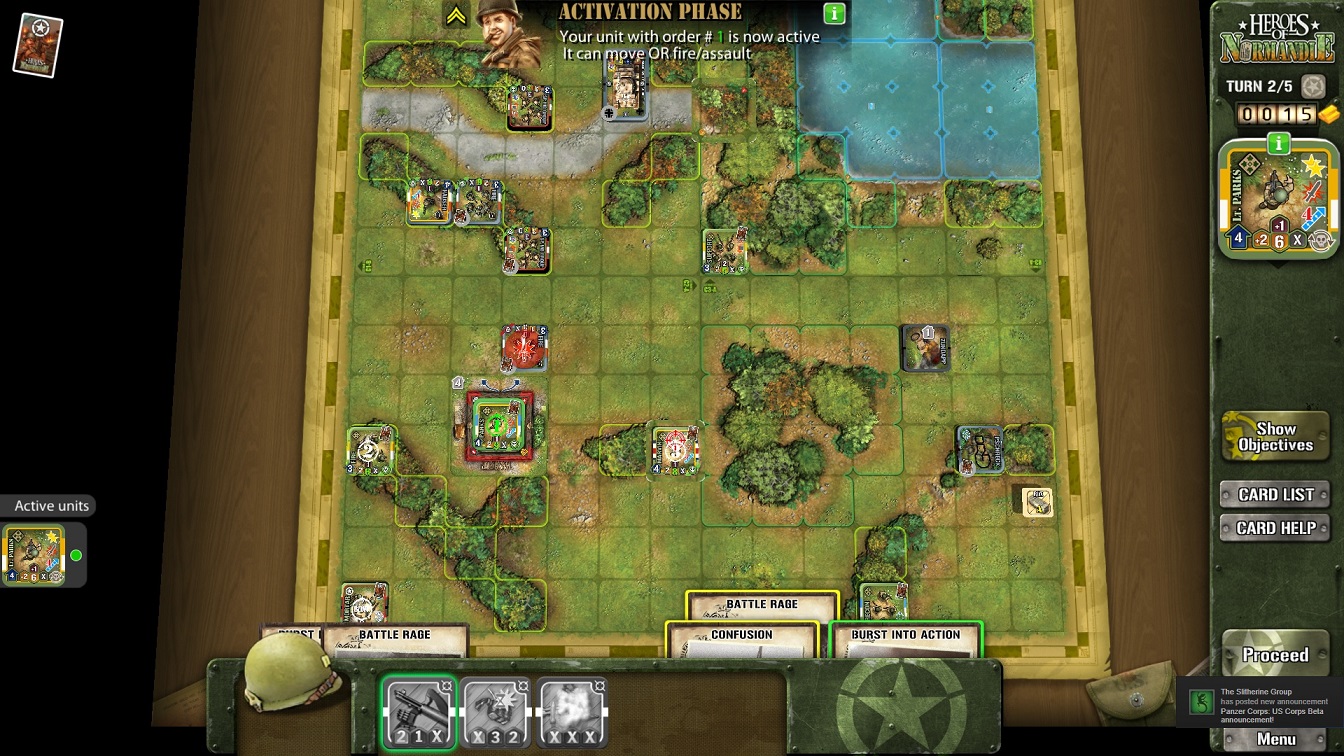Screen dimensions: 1344x756
Task: Open Card Help
Action: coord(1275,528)
